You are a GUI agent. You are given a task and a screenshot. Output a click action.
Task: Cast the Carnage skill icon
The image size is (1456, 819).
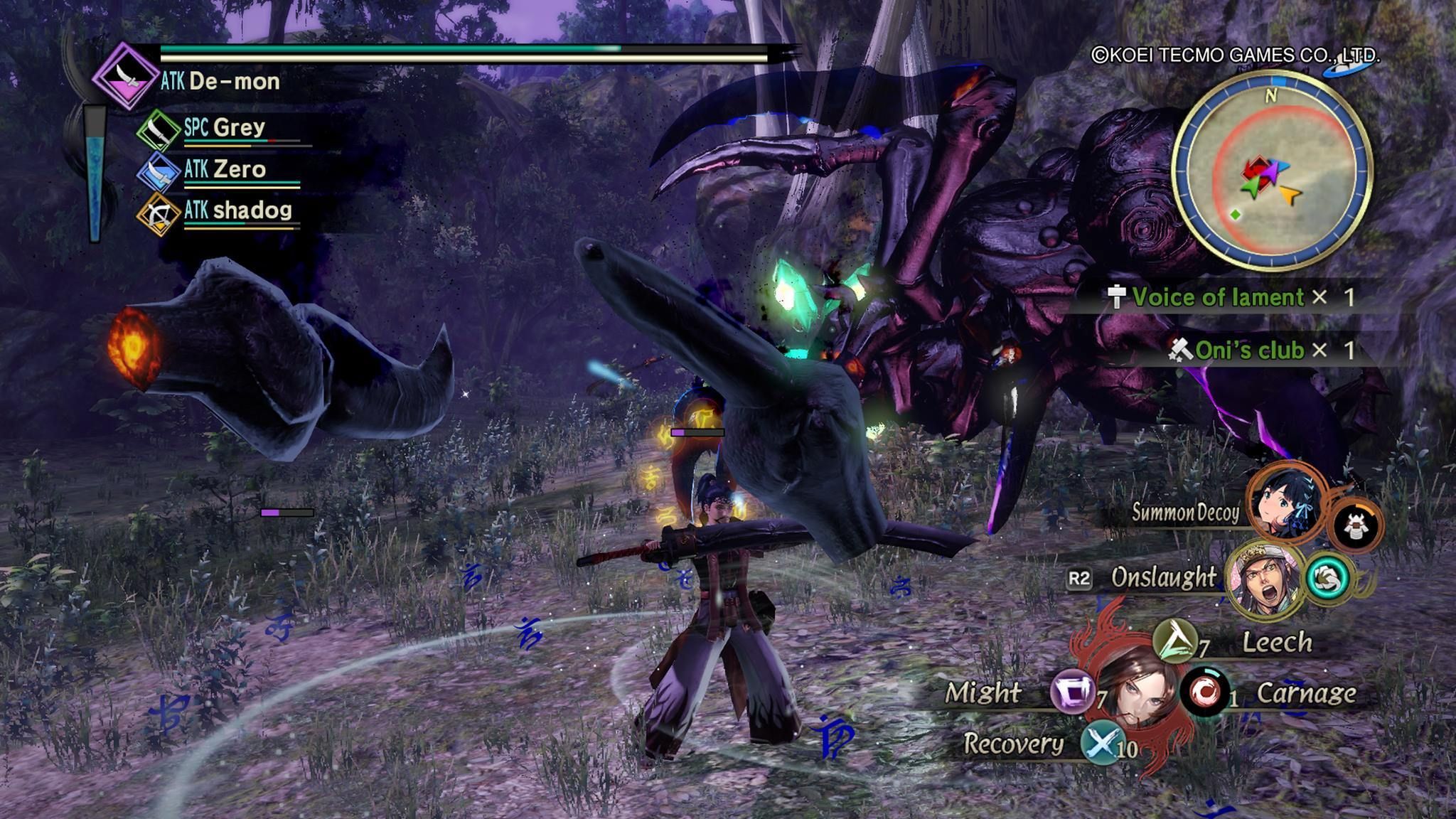pyautogui.click(x=1204, y=690)
